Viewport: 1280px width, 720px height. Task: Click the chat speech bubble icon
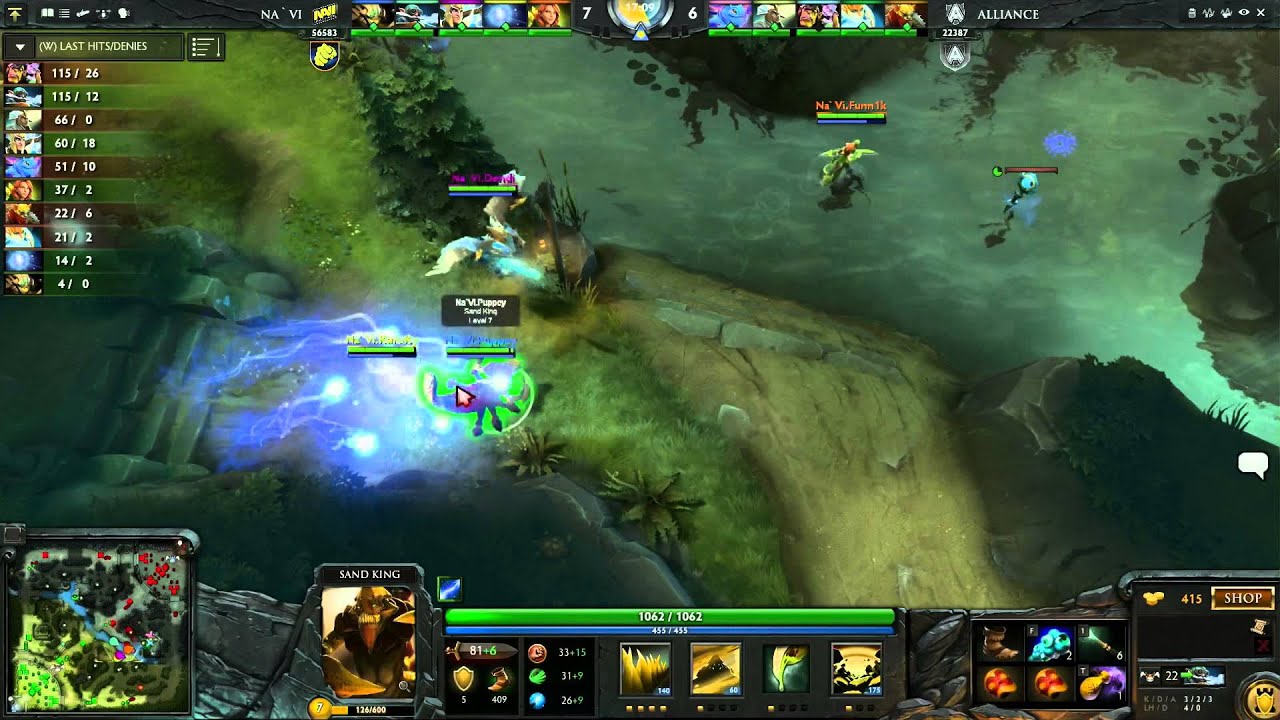click(x=1252, y=463)
